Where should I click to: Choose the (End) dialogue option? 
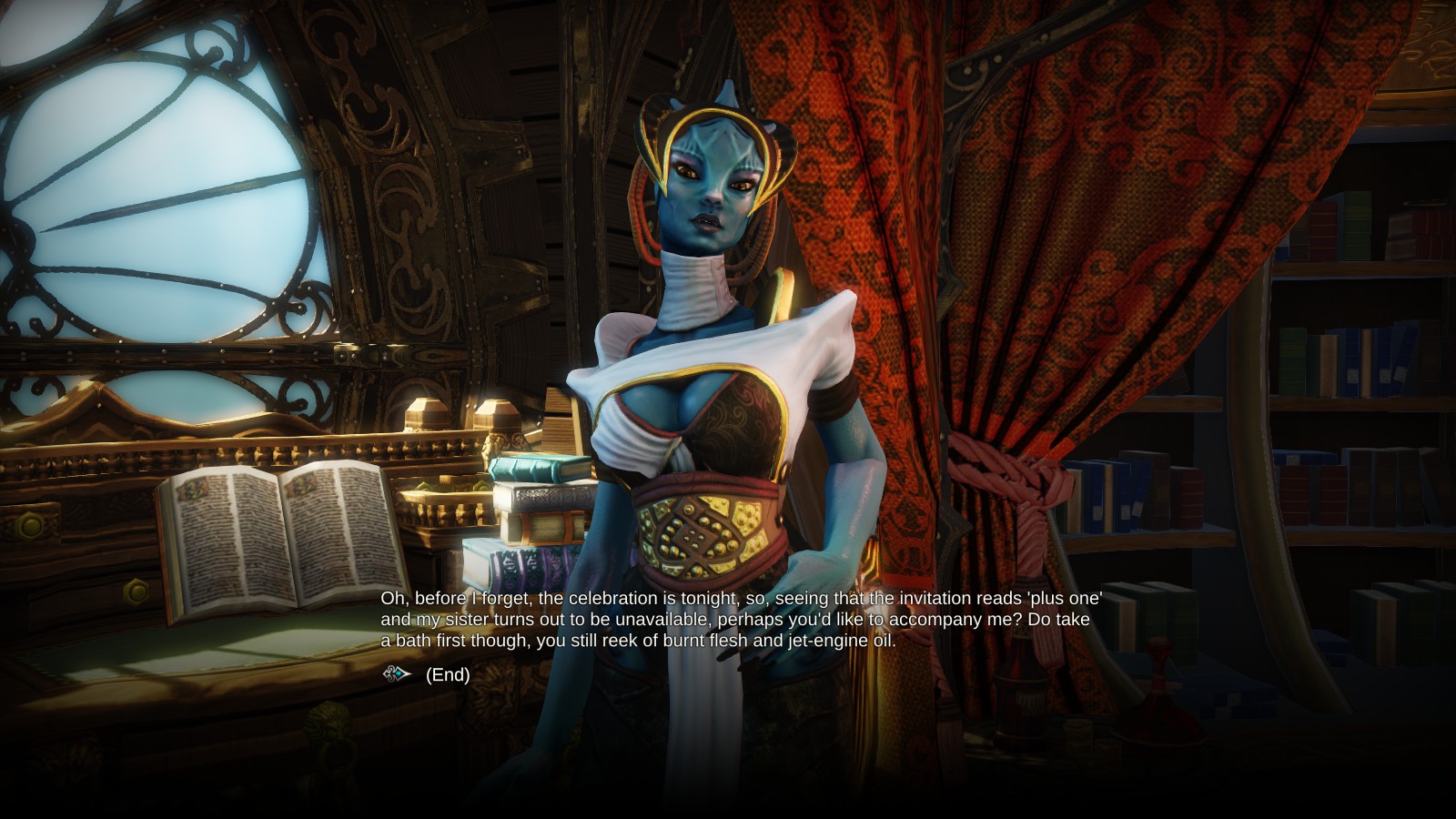[447, 674]
